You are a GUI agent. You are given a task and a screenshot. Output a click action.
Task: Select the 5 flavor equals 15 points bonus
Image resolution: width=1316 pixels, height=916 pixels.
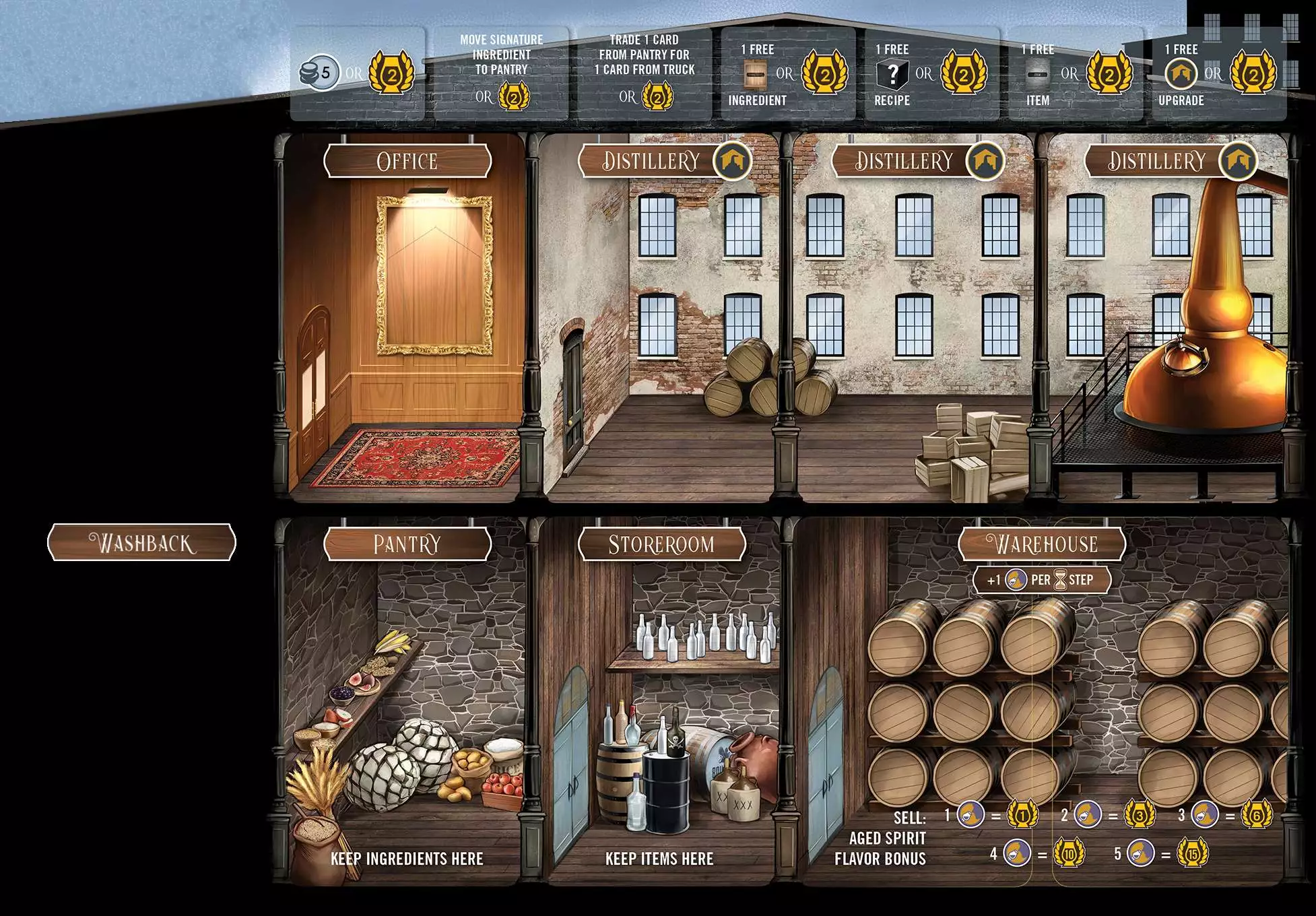pos(1161,854)
